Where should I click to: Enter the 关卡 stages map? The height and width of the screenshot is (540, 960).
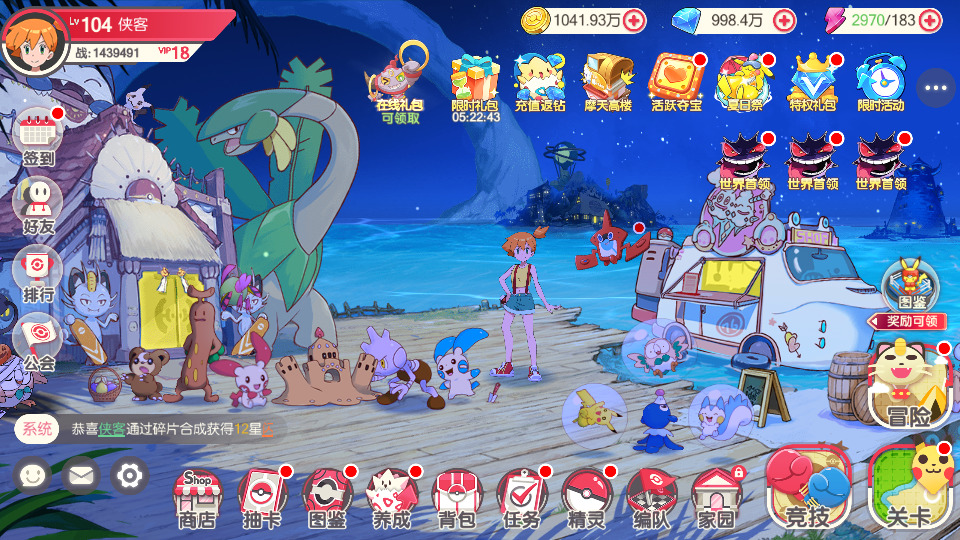click(x=908, y=488)
